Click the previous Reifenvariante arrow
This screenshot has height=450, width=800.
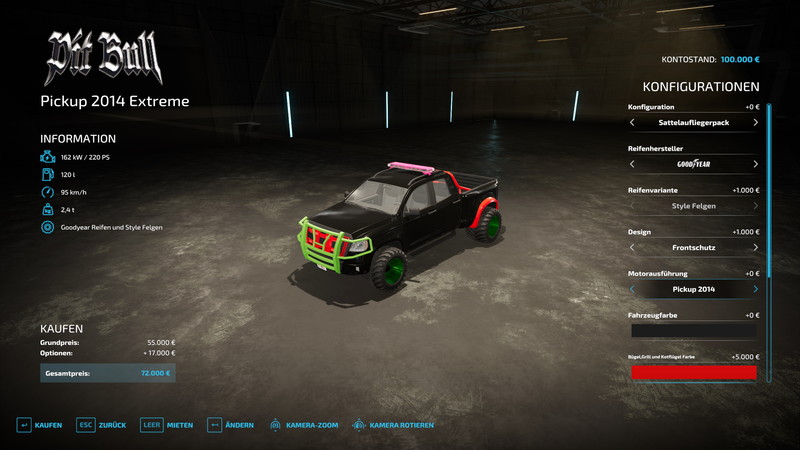632,206
